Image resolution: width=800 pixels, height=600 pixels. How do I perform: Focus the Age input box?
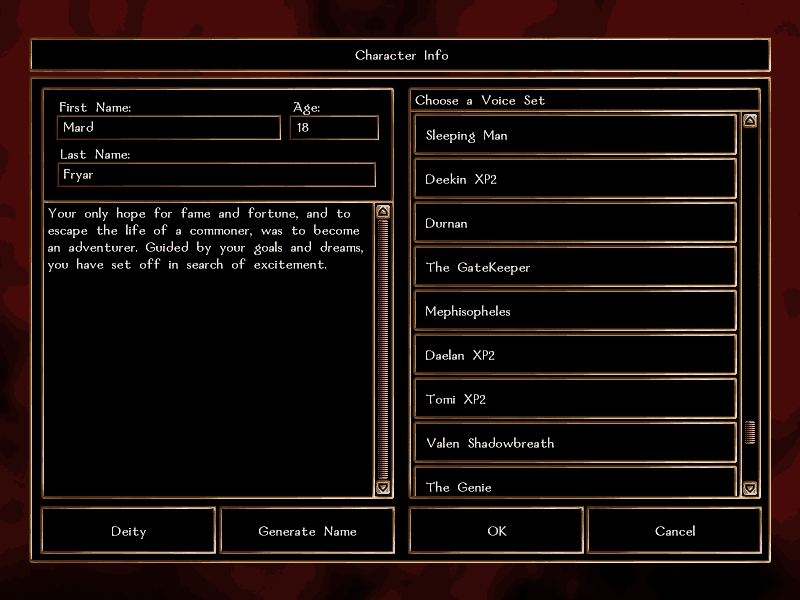point(334,128)
